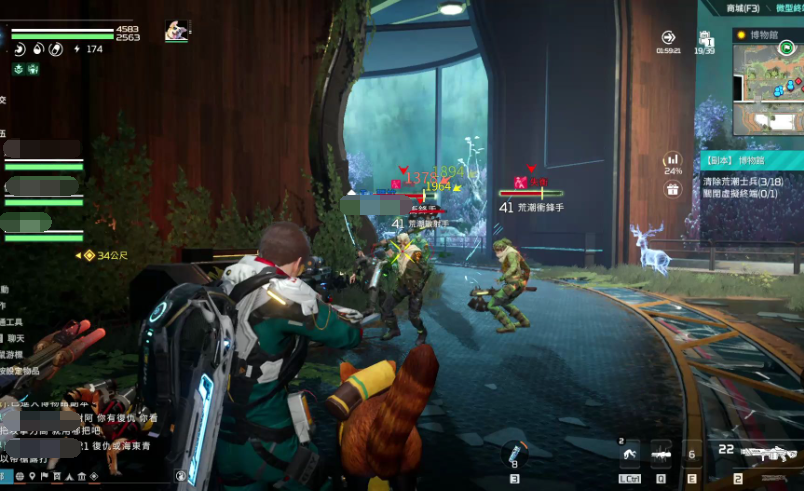Select the teammate portrait by the health bar
The image size is (804, 491).
pyautogui.click(x=177, y=30)
